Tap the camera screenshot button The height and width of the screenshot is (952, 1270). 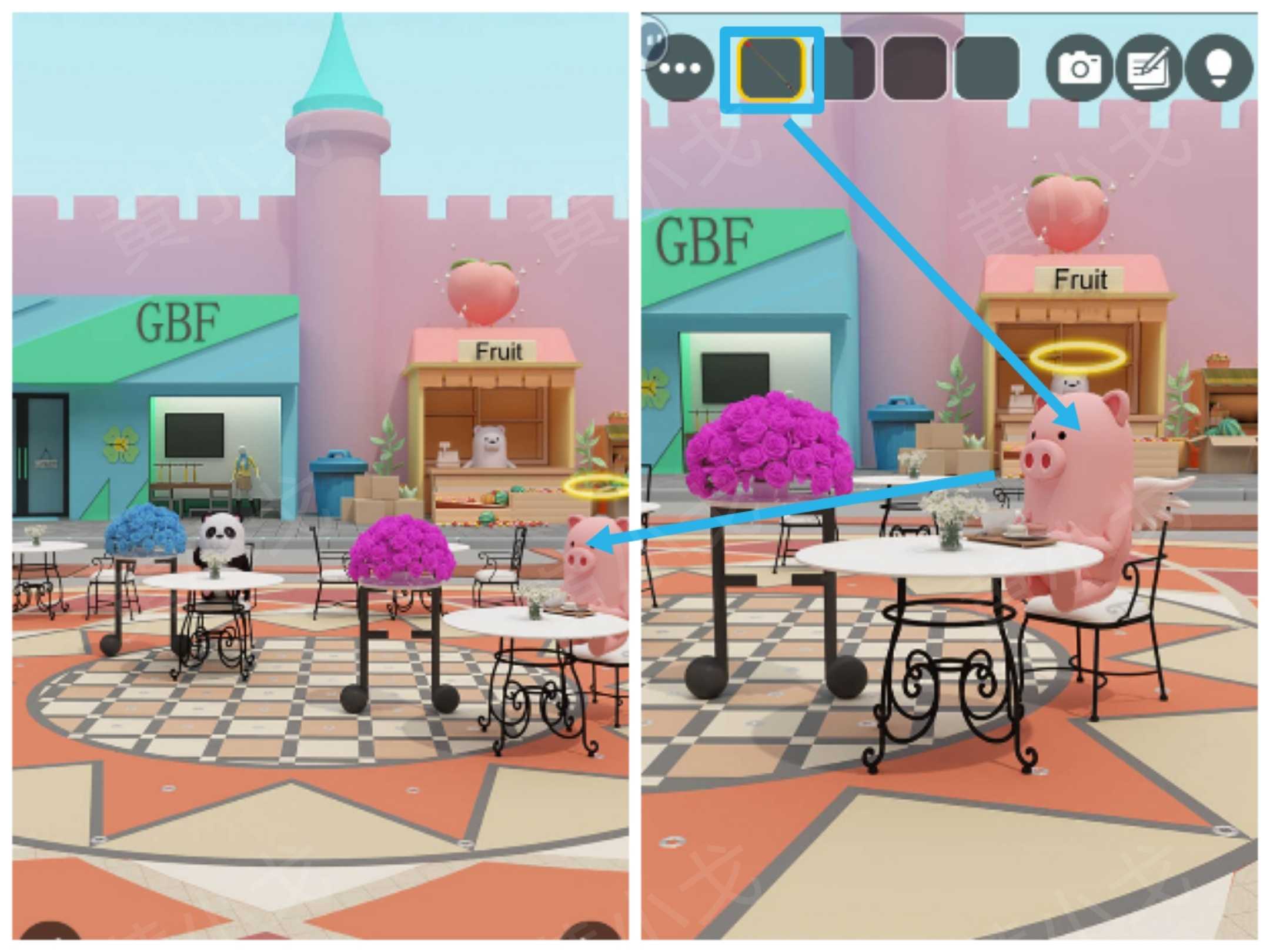pyautogui.click(x=1079, y=68)
